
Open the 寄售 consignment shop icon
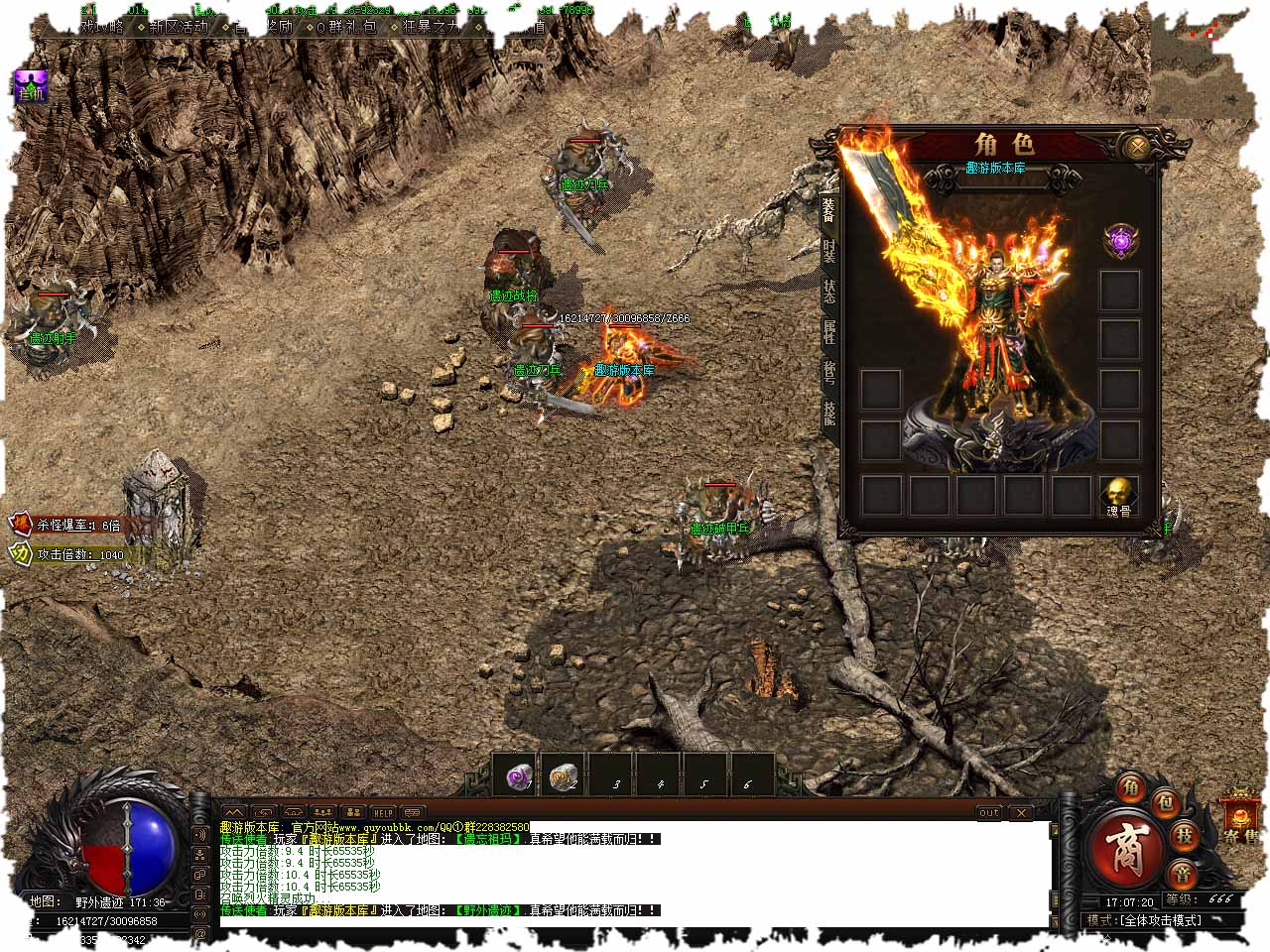click(1241, 817)
